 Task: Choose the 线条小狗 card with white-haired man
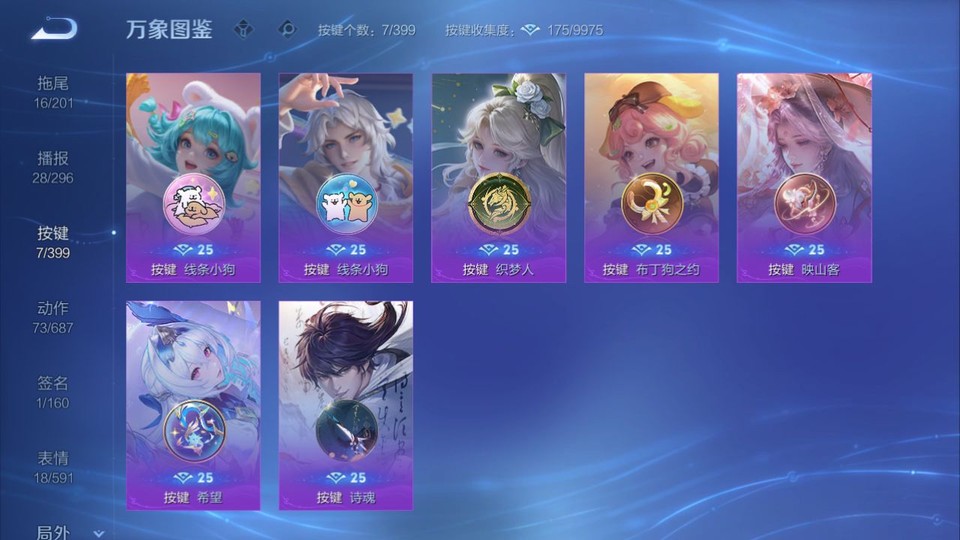[346, 177]
